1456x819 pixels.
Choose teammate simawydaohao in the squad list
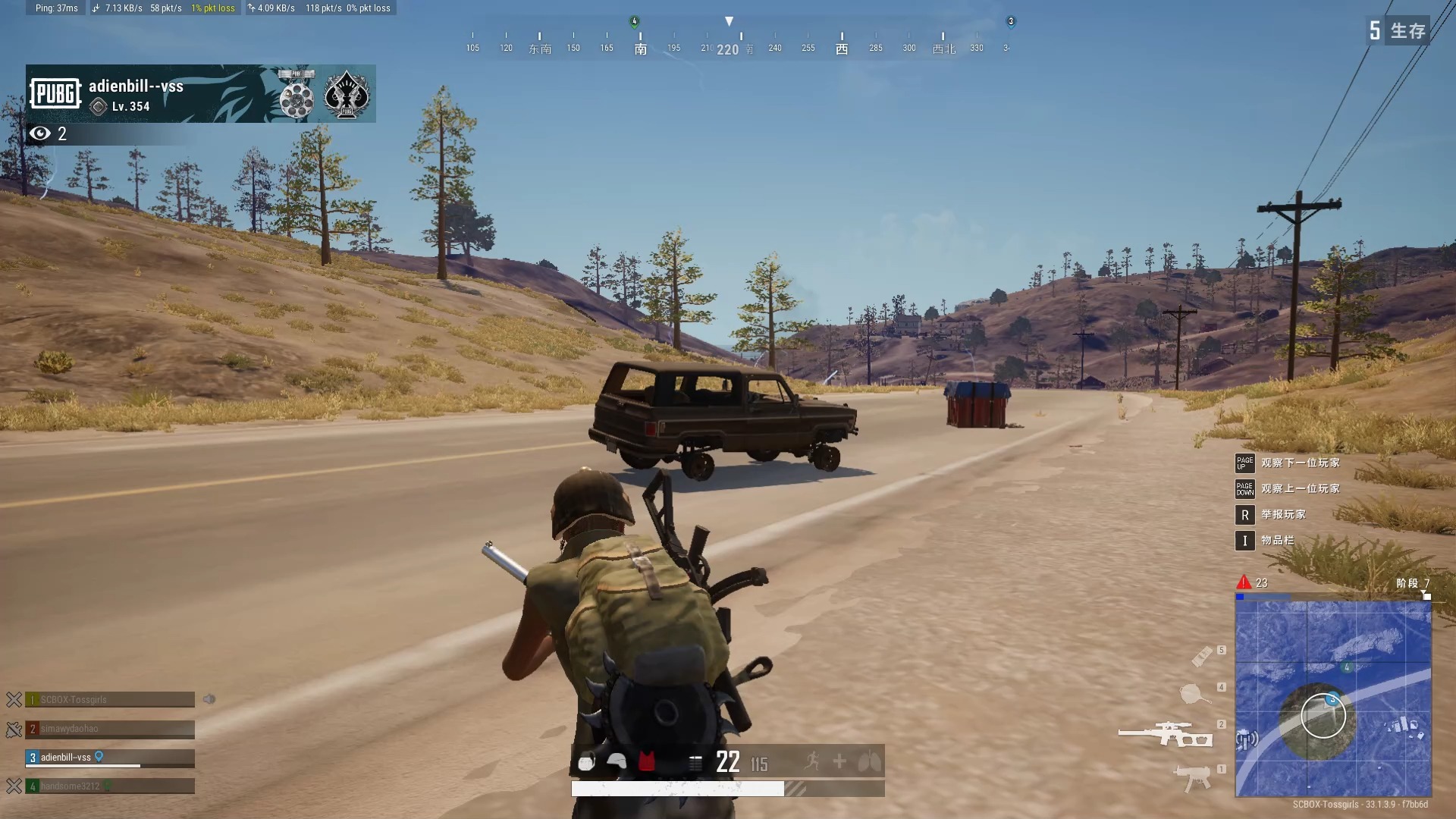coord(110,729)
